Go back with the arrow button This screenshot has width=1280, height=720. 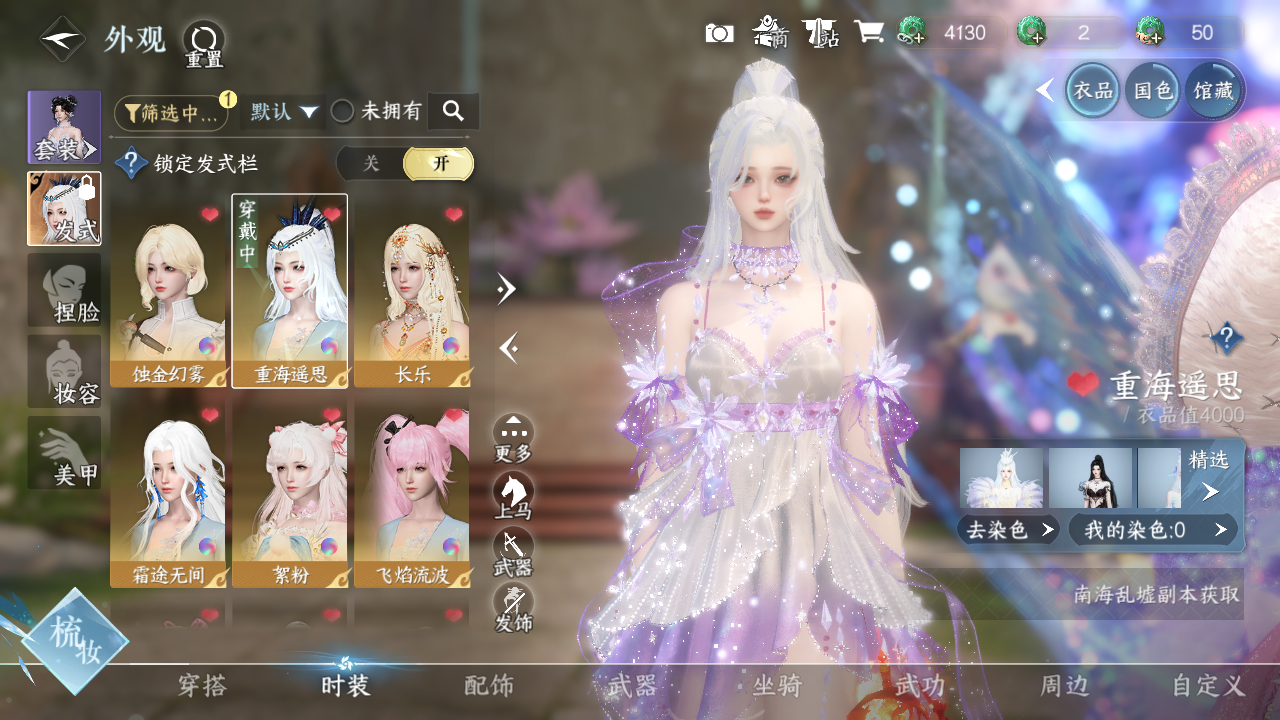(x=62, y=39)
